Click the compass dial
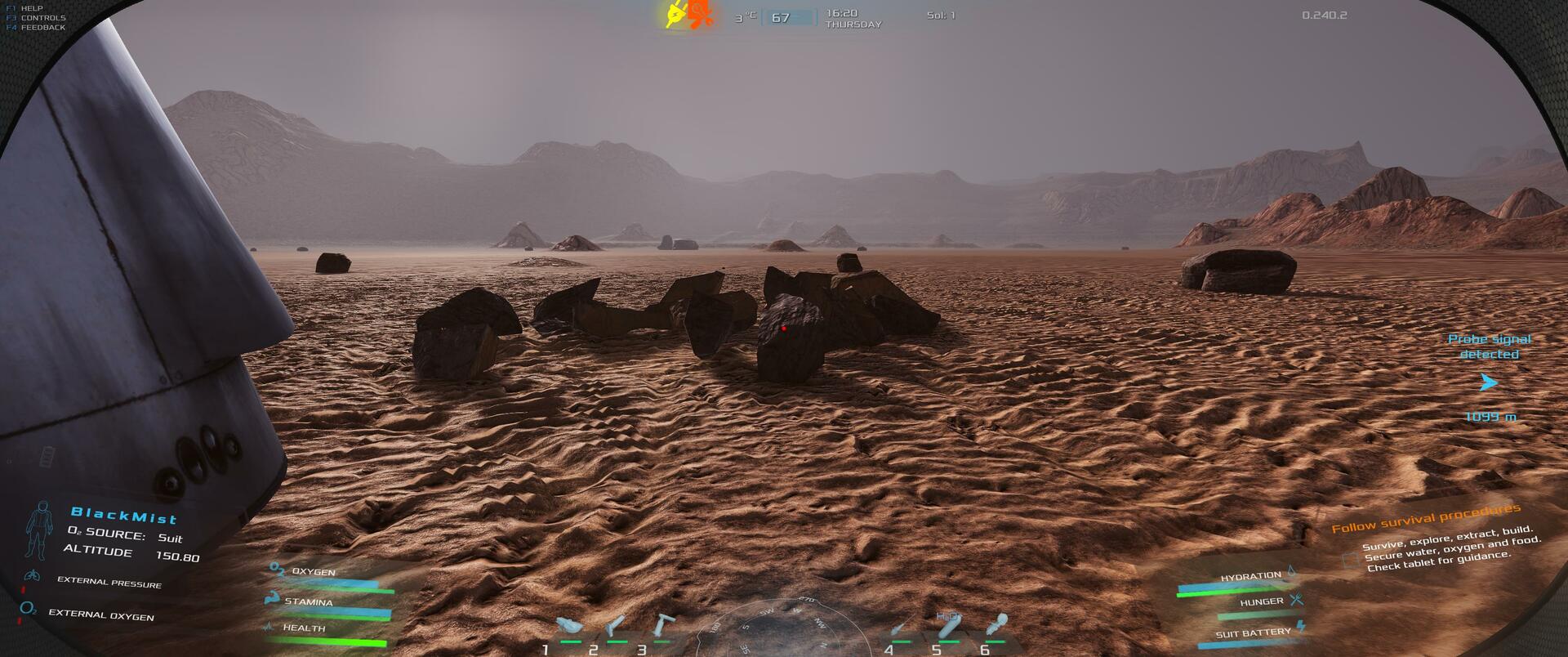1568x657 pixels. pyautogui.click(x=780, y=629)
